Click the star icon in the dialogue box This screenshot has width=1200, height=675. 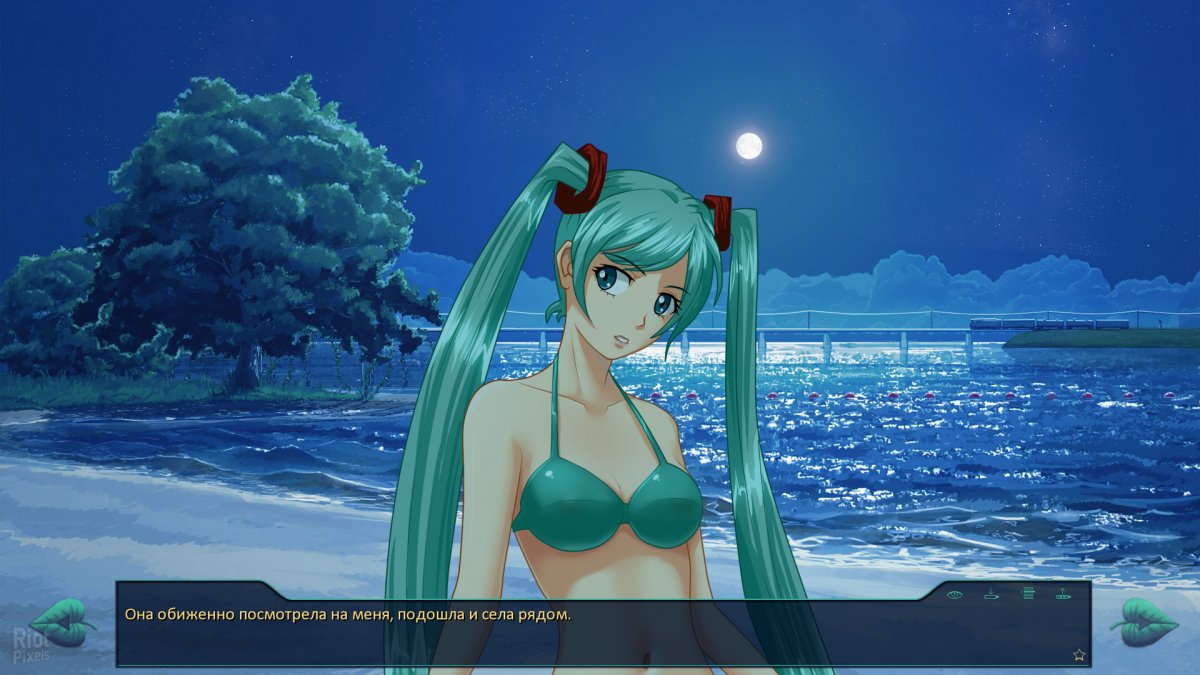1079,655
